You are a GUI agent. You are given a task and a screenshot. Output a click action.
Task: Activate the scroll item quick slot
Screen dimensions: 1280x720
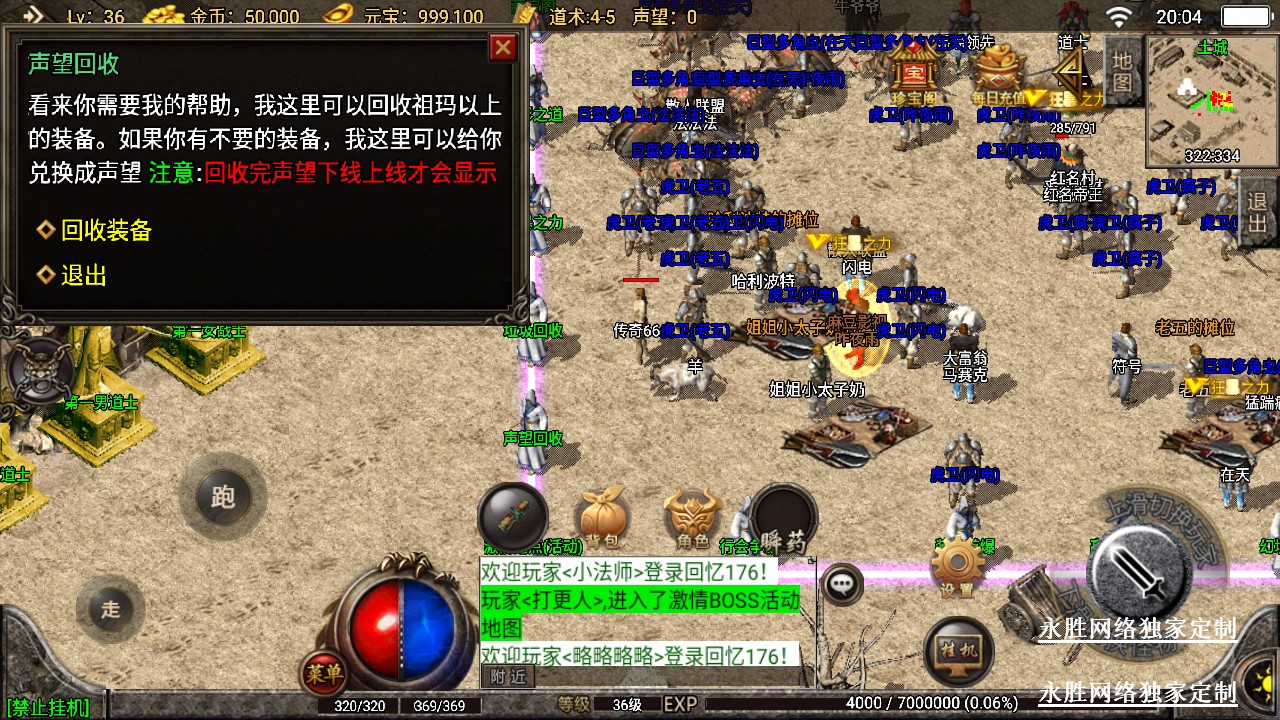click(512, 517)
